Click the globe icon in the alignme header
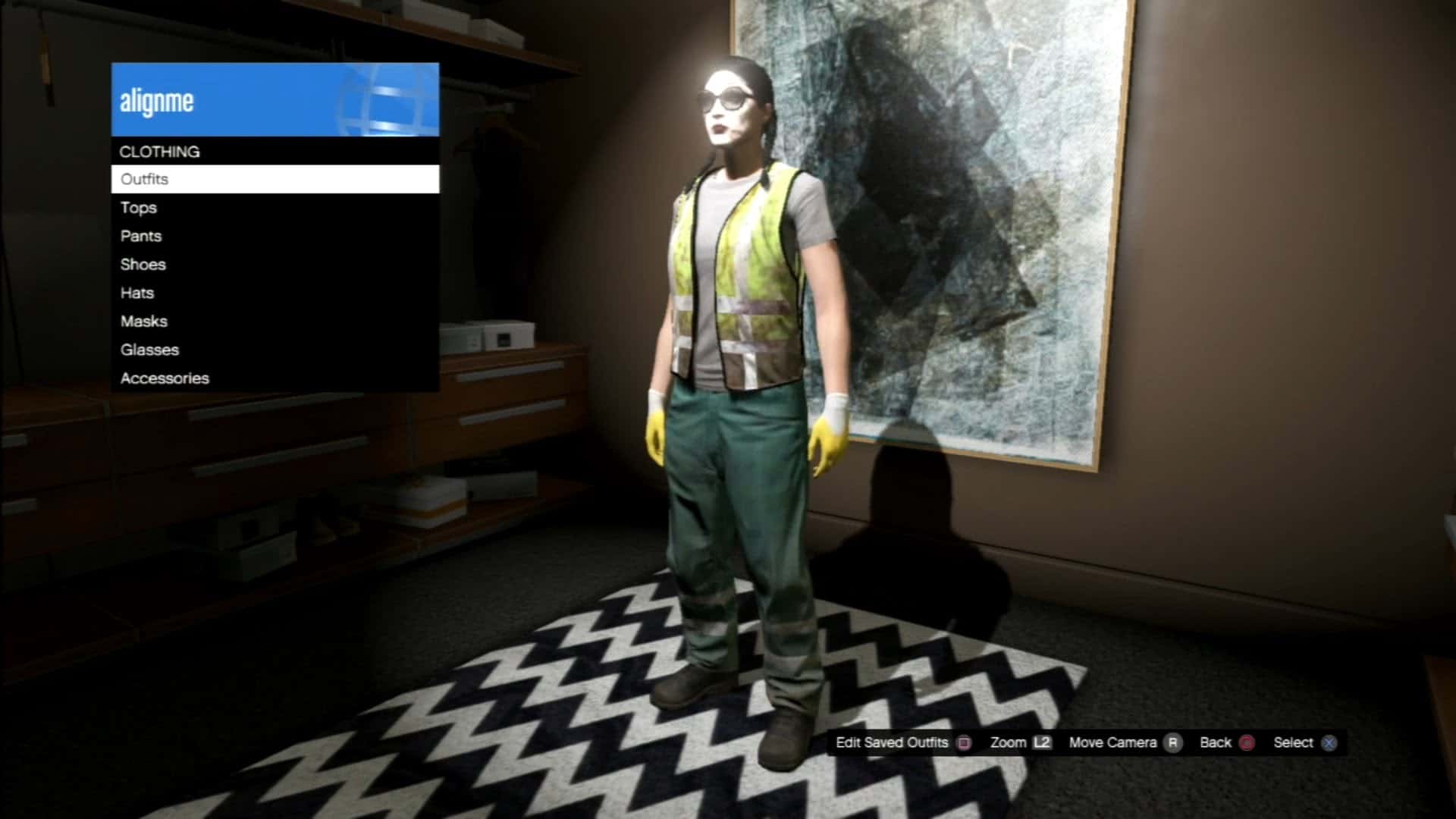Viewport: 1456px width, 819px height. click(x=379, y=99)
